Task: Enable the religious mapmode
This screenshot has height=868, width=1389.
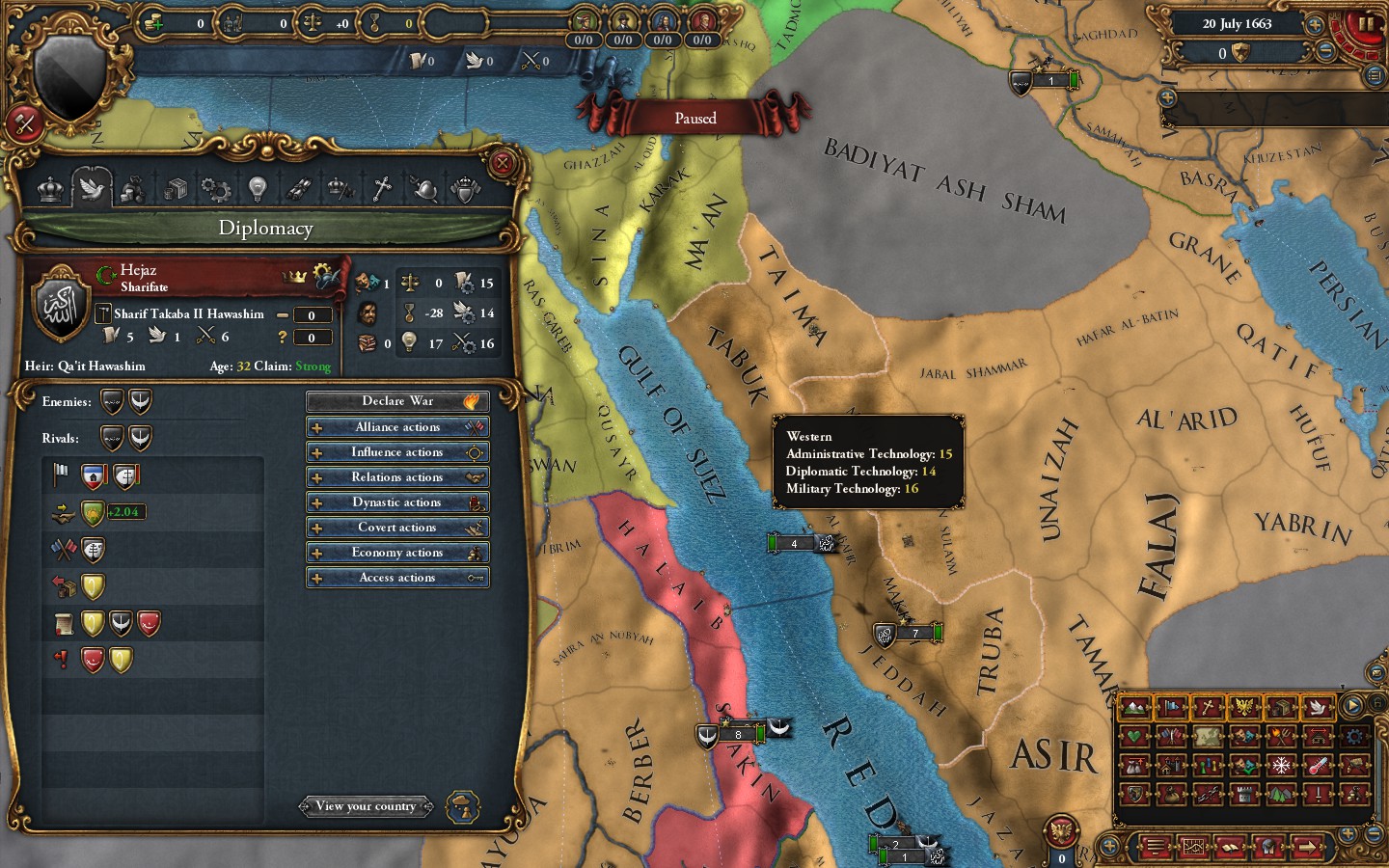Action: point(1209,709)
